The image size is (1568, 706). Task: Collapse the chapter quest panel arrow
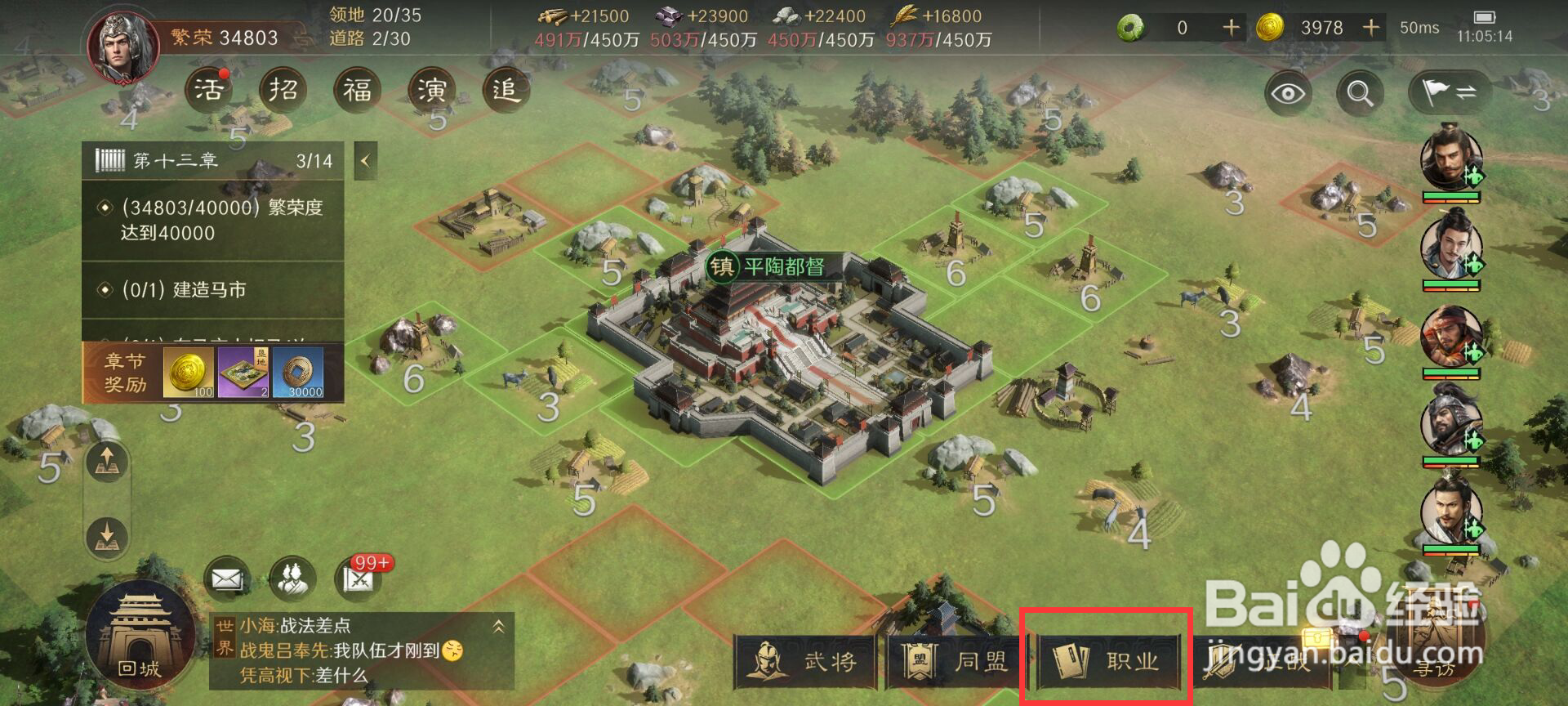pyautogui.click(x=365, y=161)
